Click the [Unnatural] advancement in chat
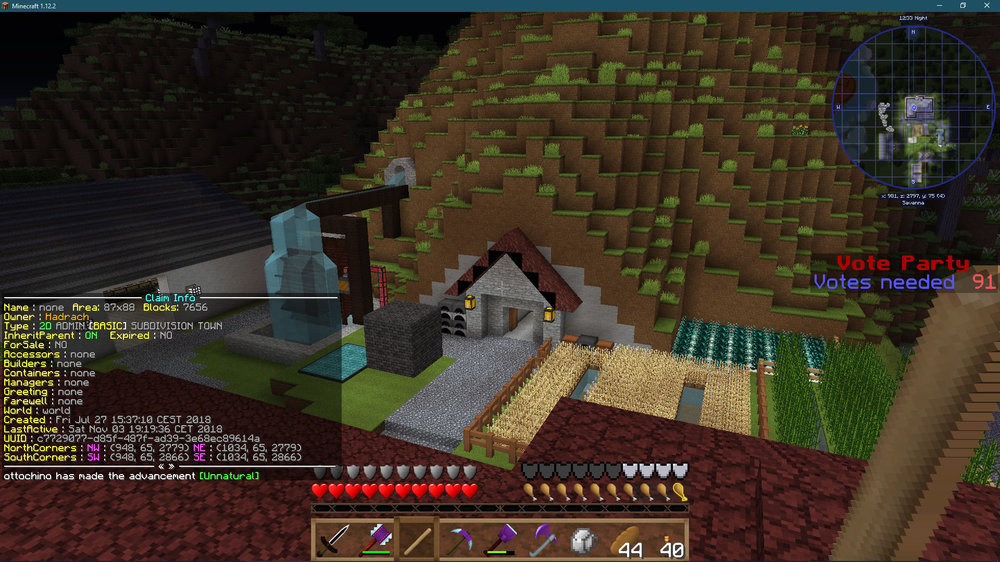The image size is (1000, 562). point(229,476)
